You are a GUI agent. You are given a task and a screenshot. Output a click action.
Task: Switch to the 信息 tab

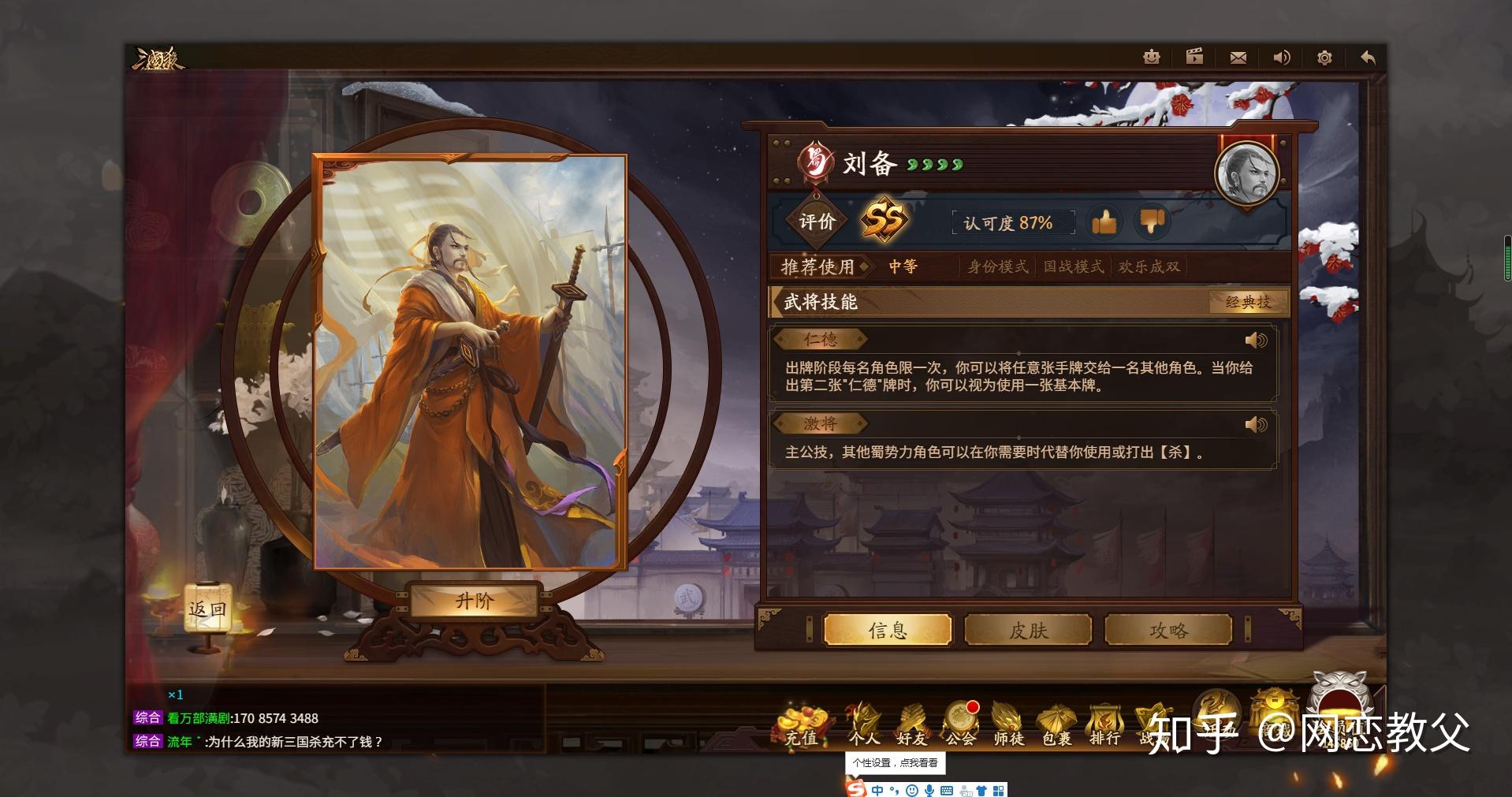[888, 630]
